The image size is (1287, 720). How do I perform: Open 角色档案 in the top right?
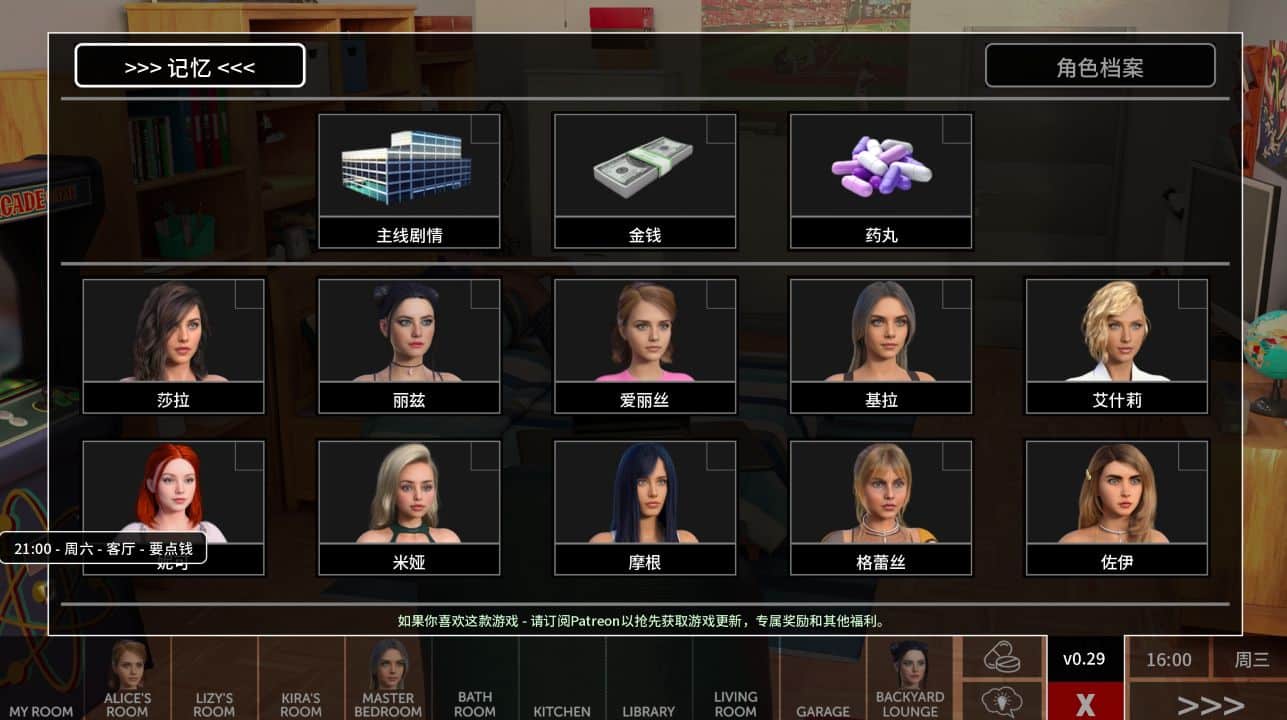click(1100, 65)
